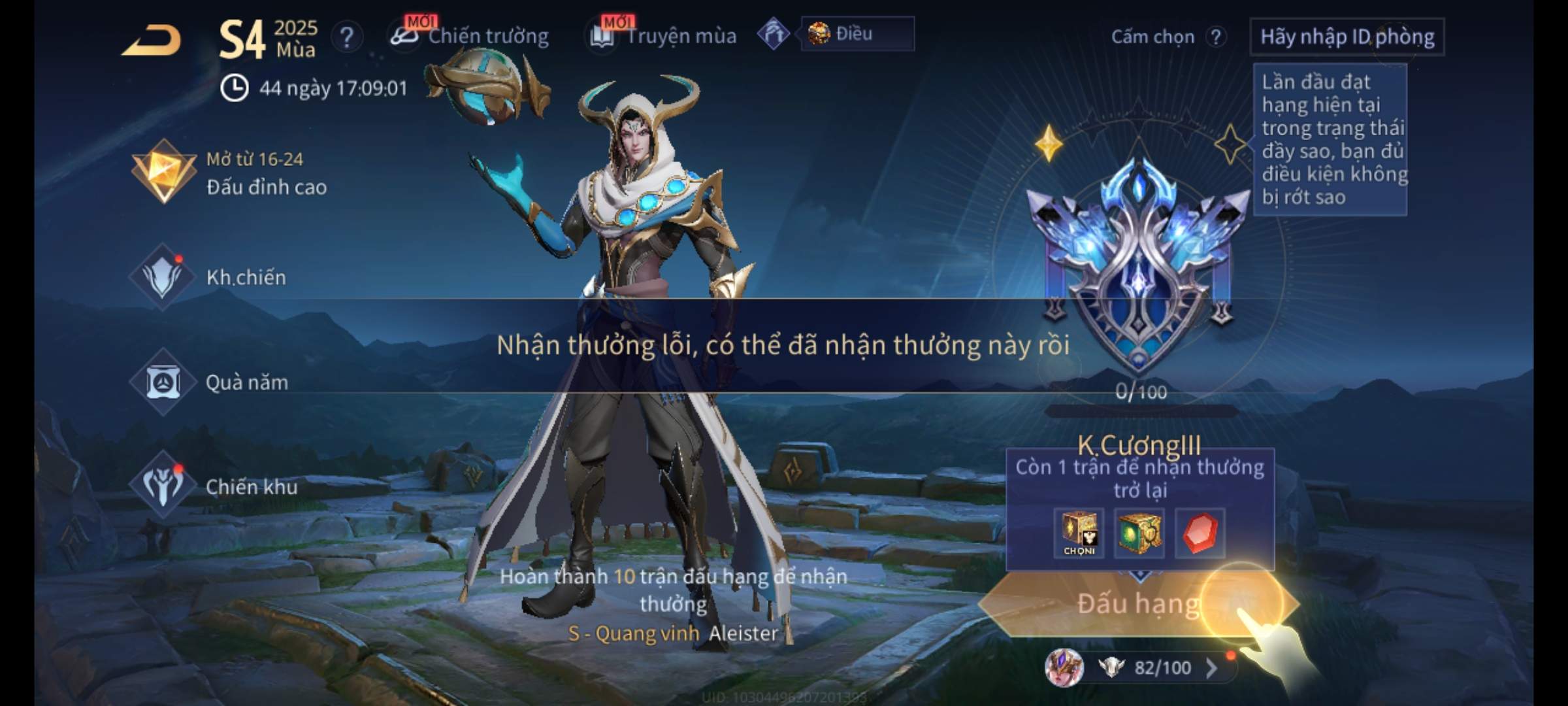Select the CHỌN reward chest
The height and width of the screenshot is (706, 1568).
[1079, 533]
